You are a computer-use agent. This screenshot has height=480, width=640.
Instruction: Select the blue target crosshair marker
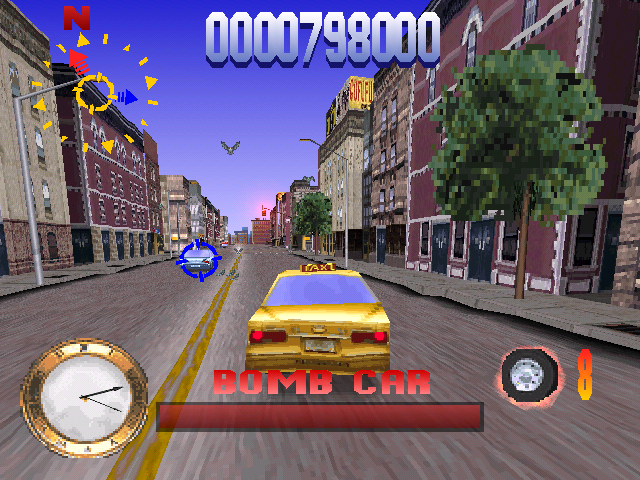[198, 260]
